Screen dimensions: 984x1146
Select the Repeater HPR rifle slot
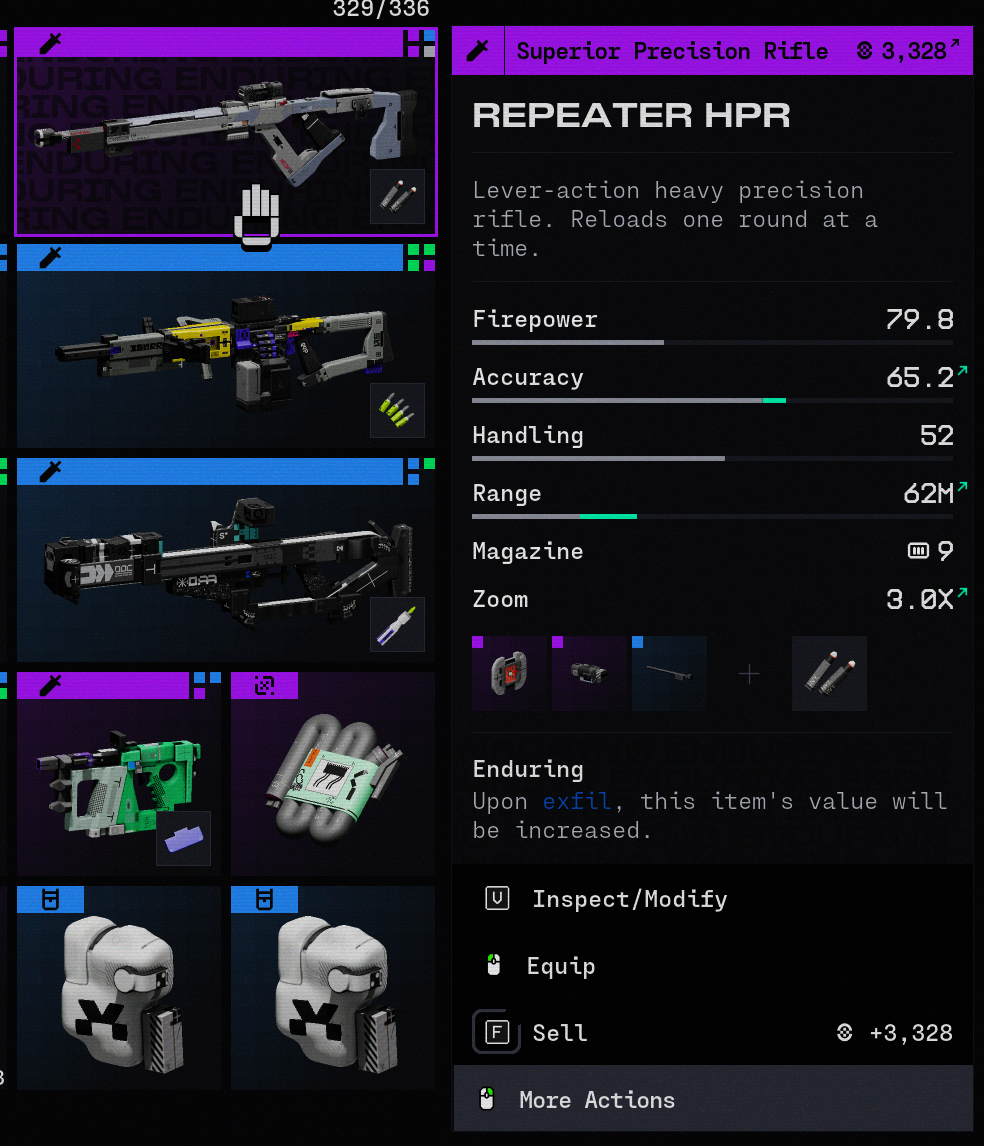pos(225,135)
